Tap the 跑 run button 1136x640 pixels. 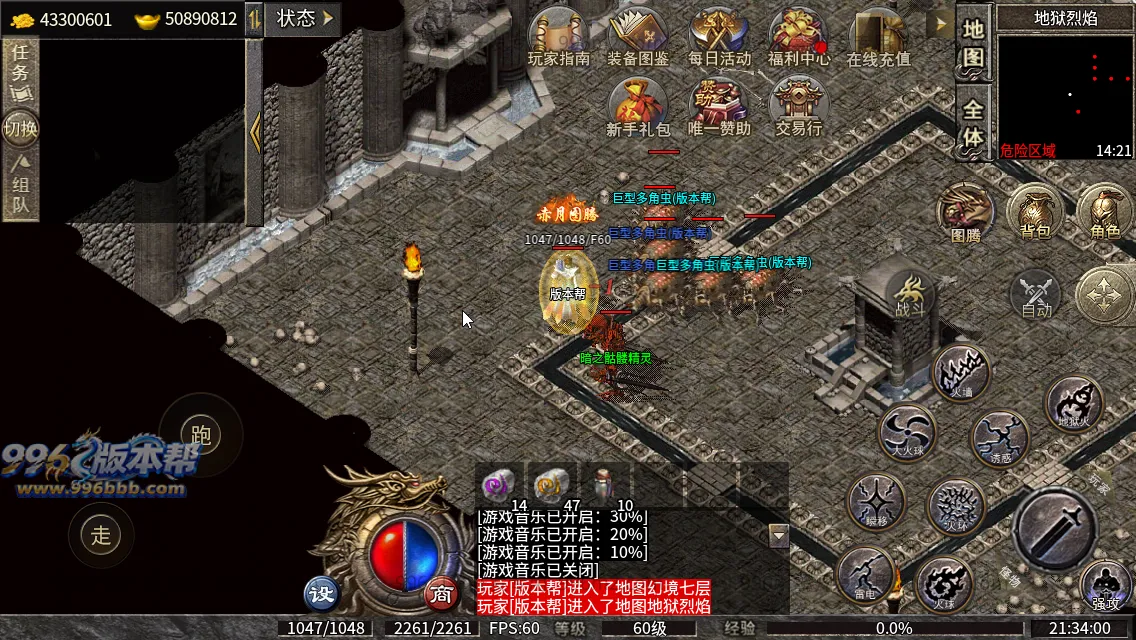click(201, 434)
